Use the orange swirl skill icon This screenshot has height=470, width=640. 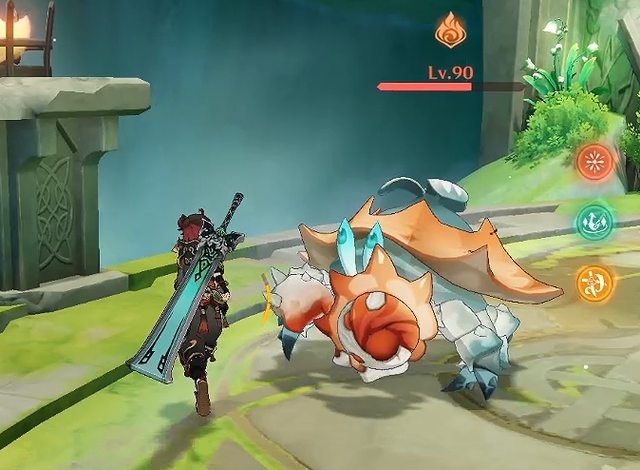click(596, 282)
